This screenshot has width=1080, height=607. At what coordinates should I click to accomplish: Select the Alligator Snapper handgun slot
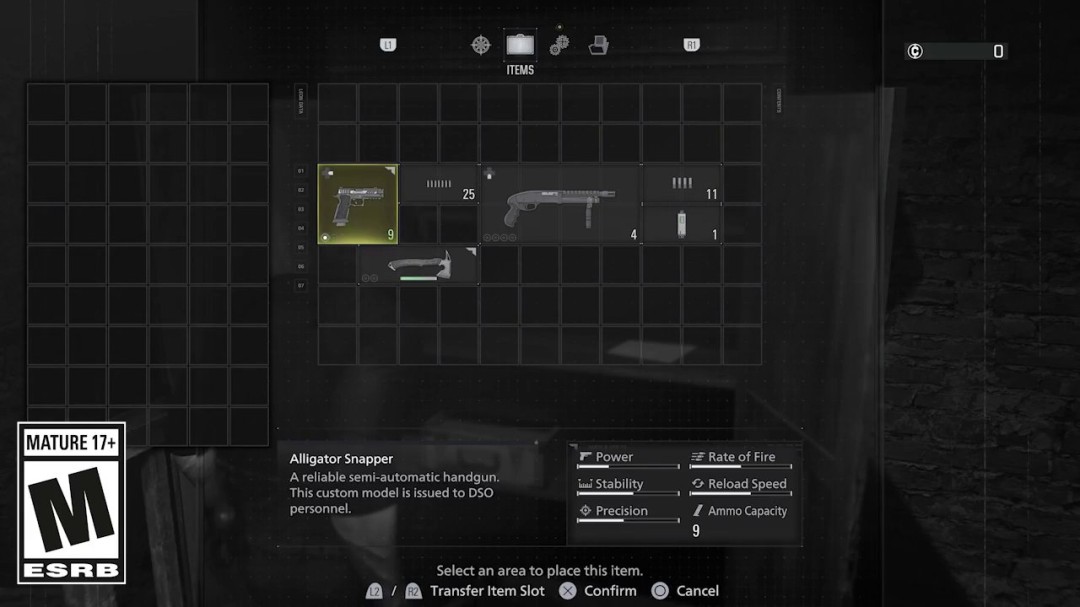(x=357, y=204)
